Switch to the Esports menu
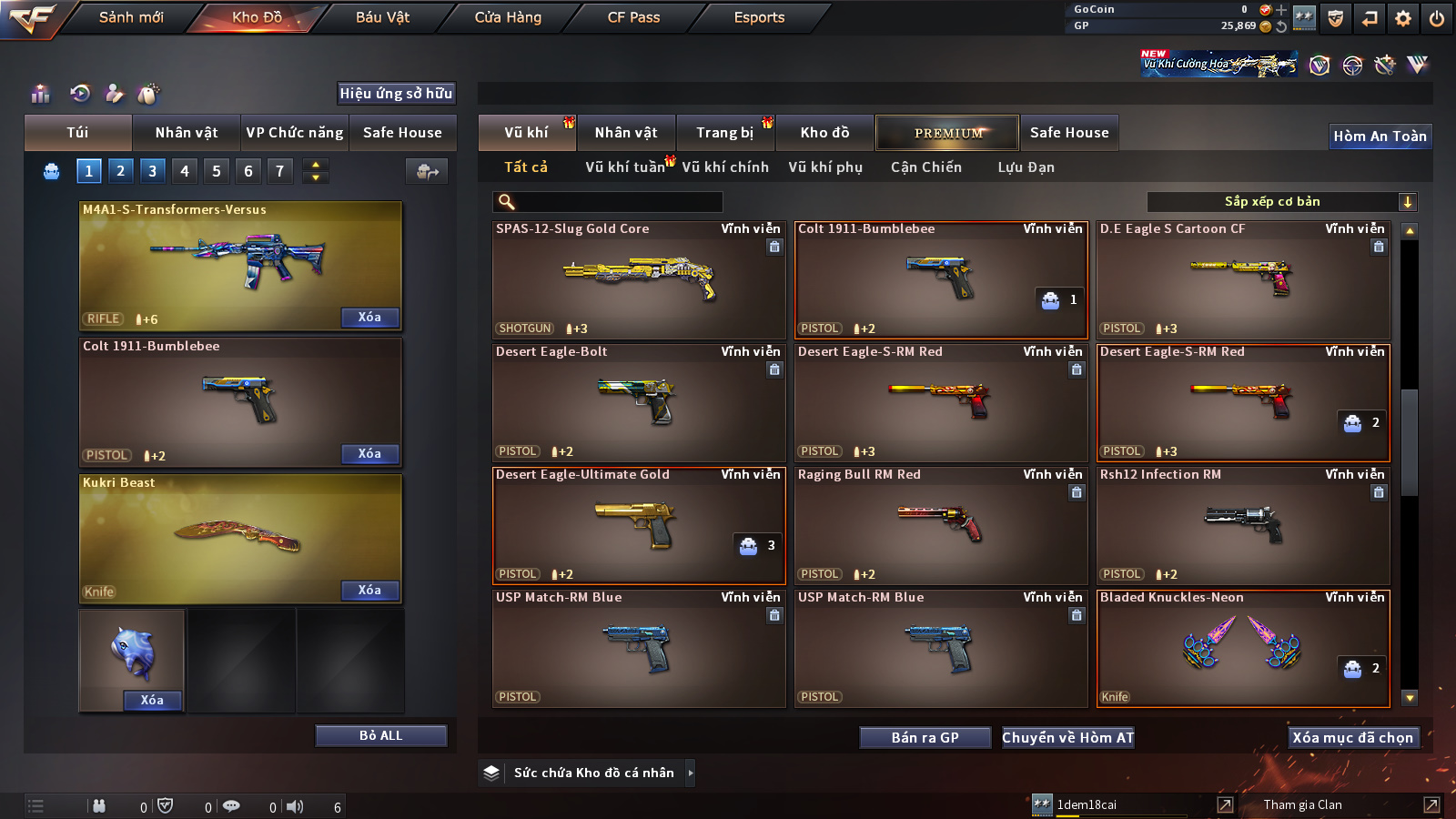Image resolution: width=1456 pixels, height=819 pixels. (759, 17)
